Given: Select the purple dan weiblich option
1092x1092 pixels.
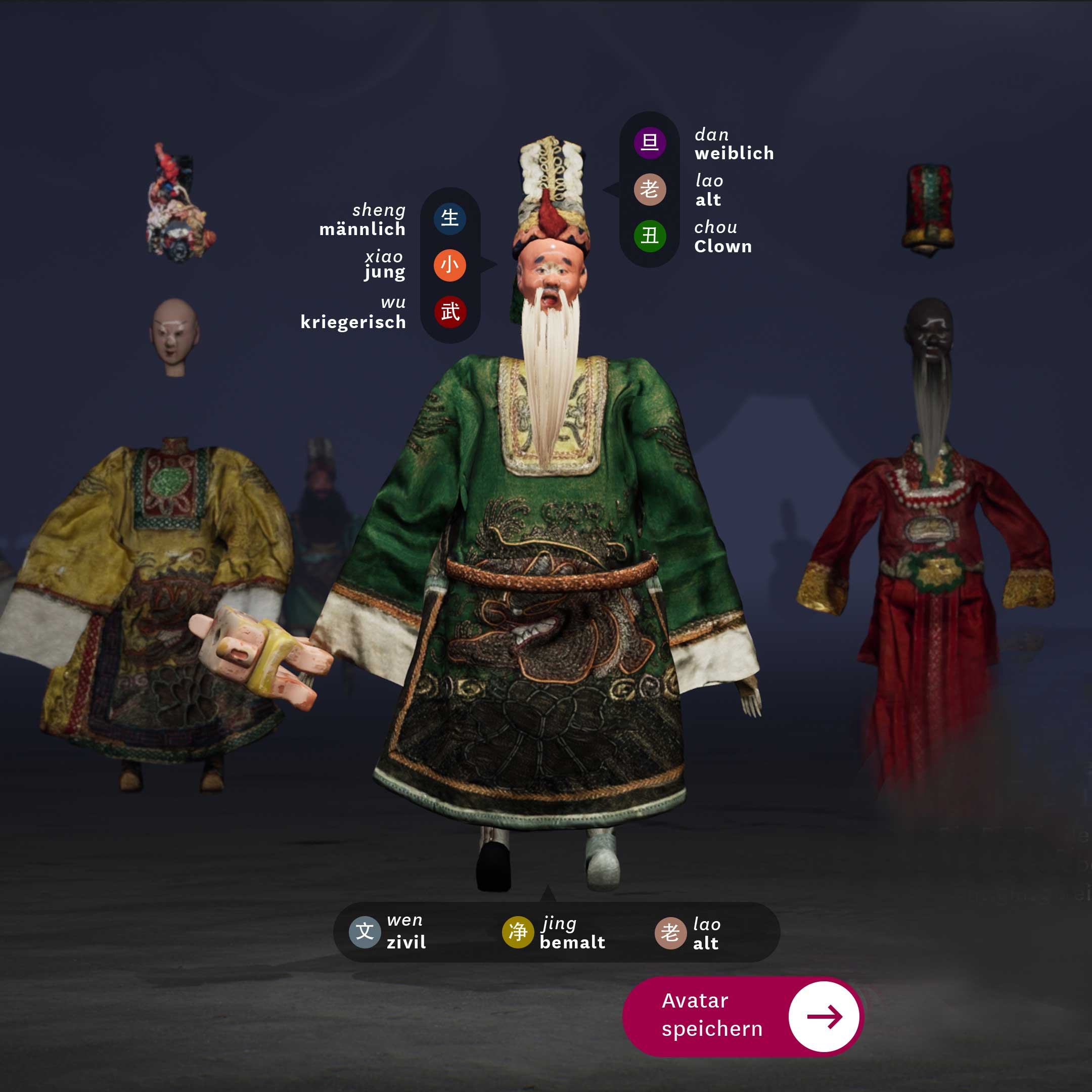Looking at the screenshot, I should [x=650, y=143].
